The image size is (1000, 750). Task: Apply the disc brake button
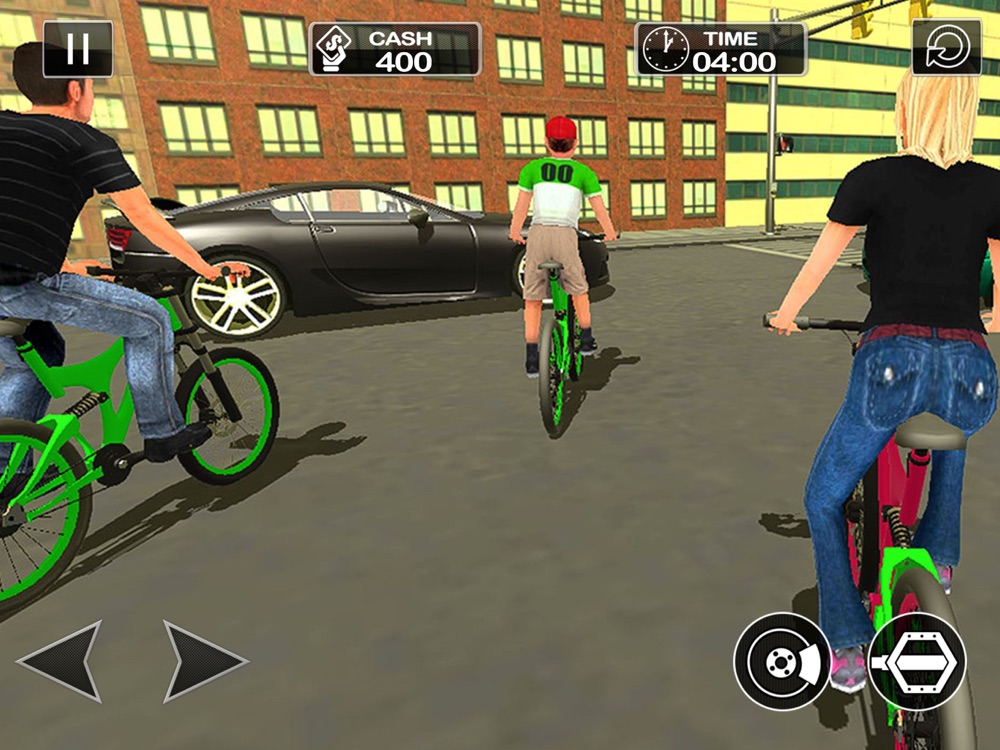point(781,661)
